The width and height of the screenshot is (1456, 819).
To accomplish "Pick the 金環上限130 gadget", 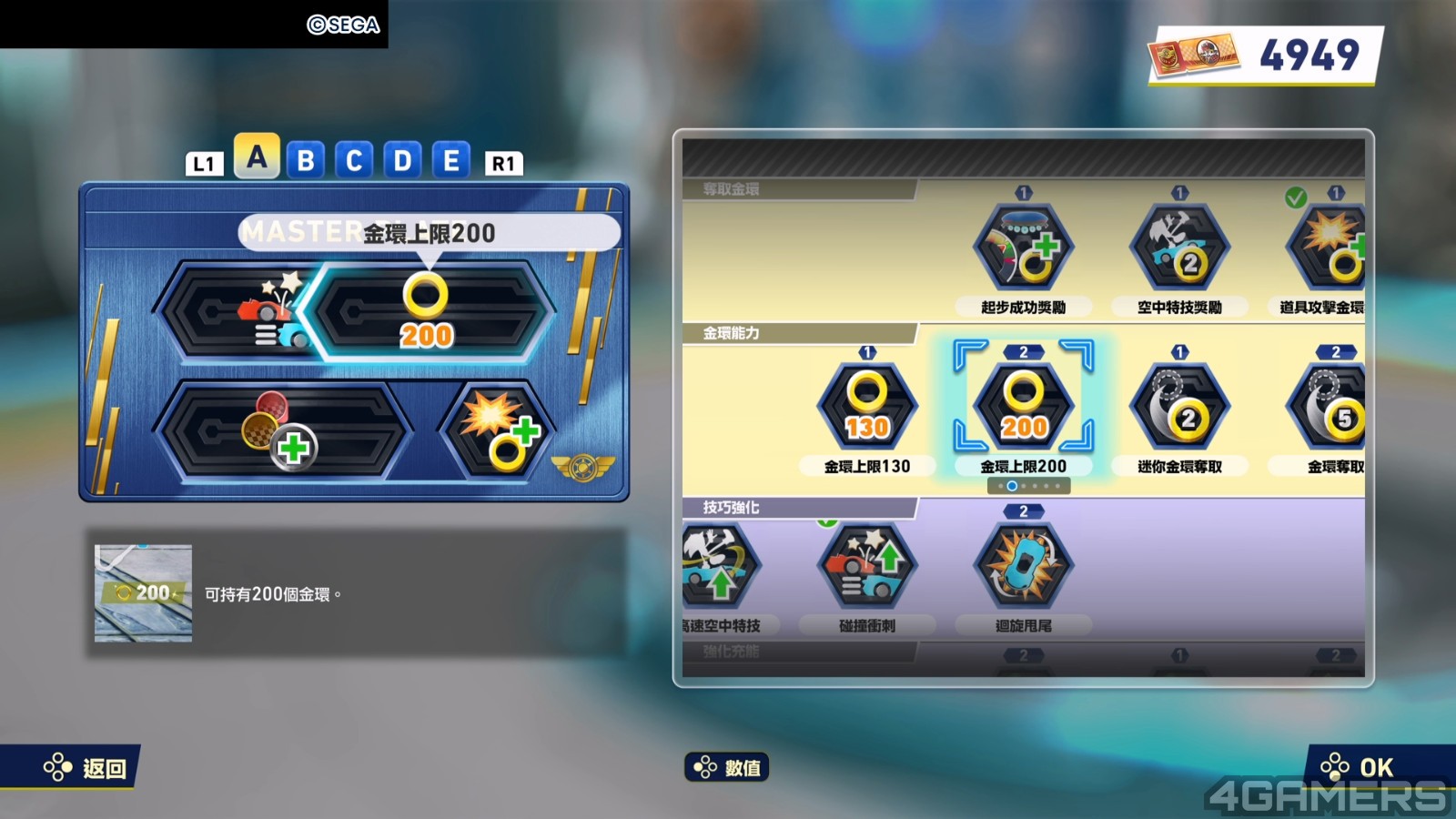I will pyautogui.click(x=867, y=407).
